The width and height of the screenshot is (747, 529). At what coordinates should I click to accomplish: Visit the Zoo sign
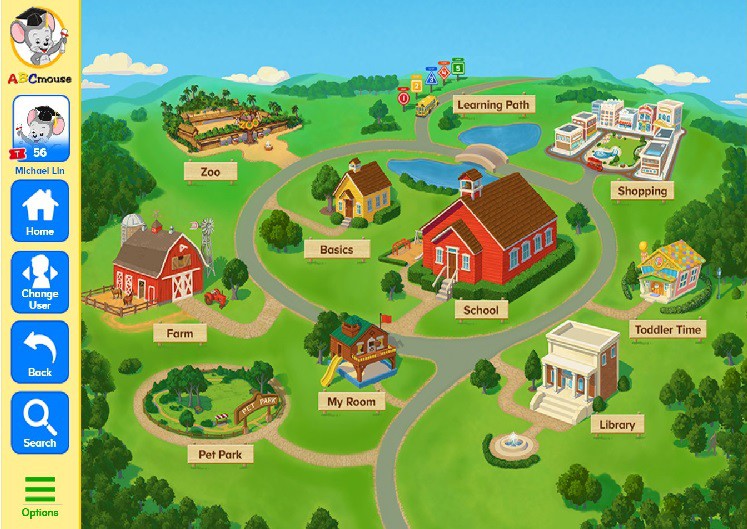pyautogui.click(x=210, y=172)
